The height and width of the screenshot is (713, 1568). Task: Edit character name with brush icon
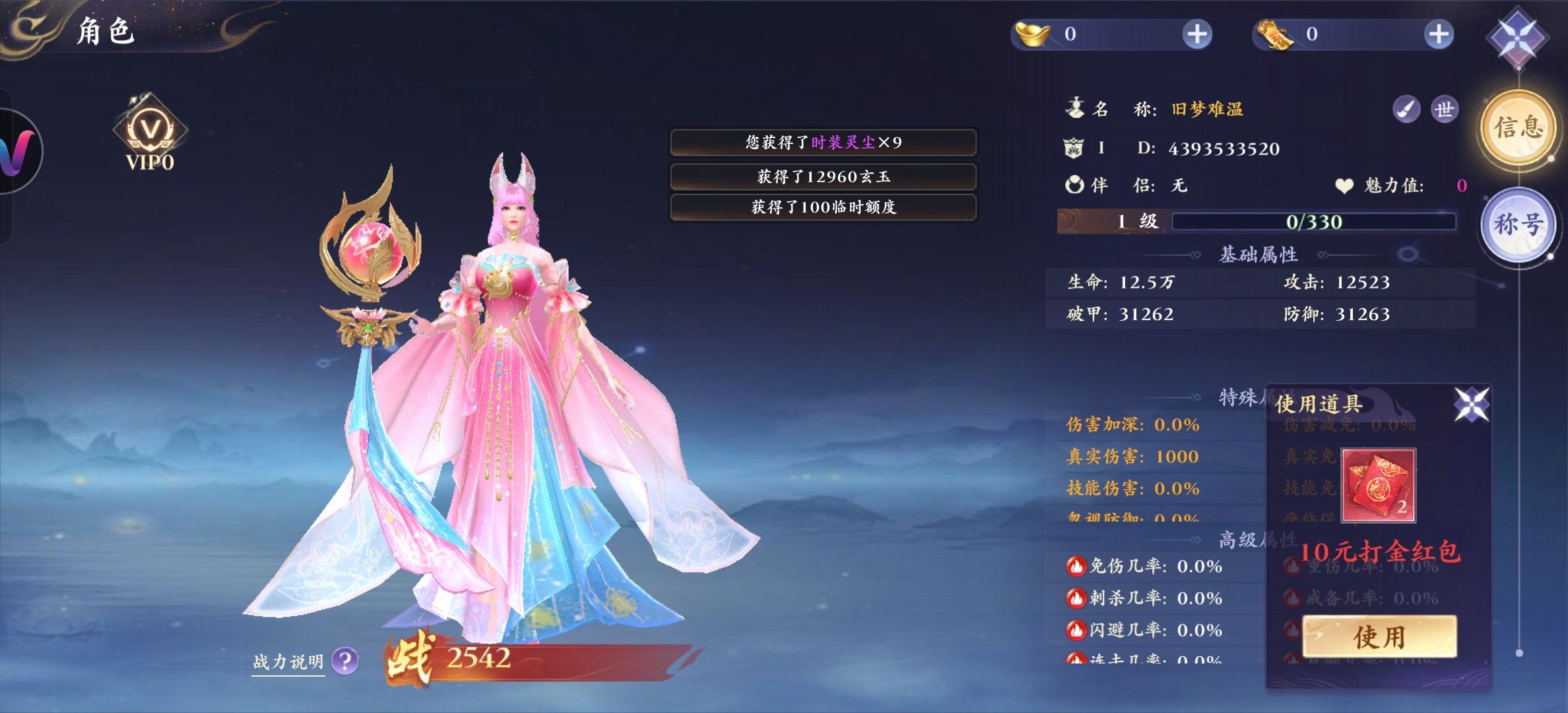click(x=1406, y=110)
